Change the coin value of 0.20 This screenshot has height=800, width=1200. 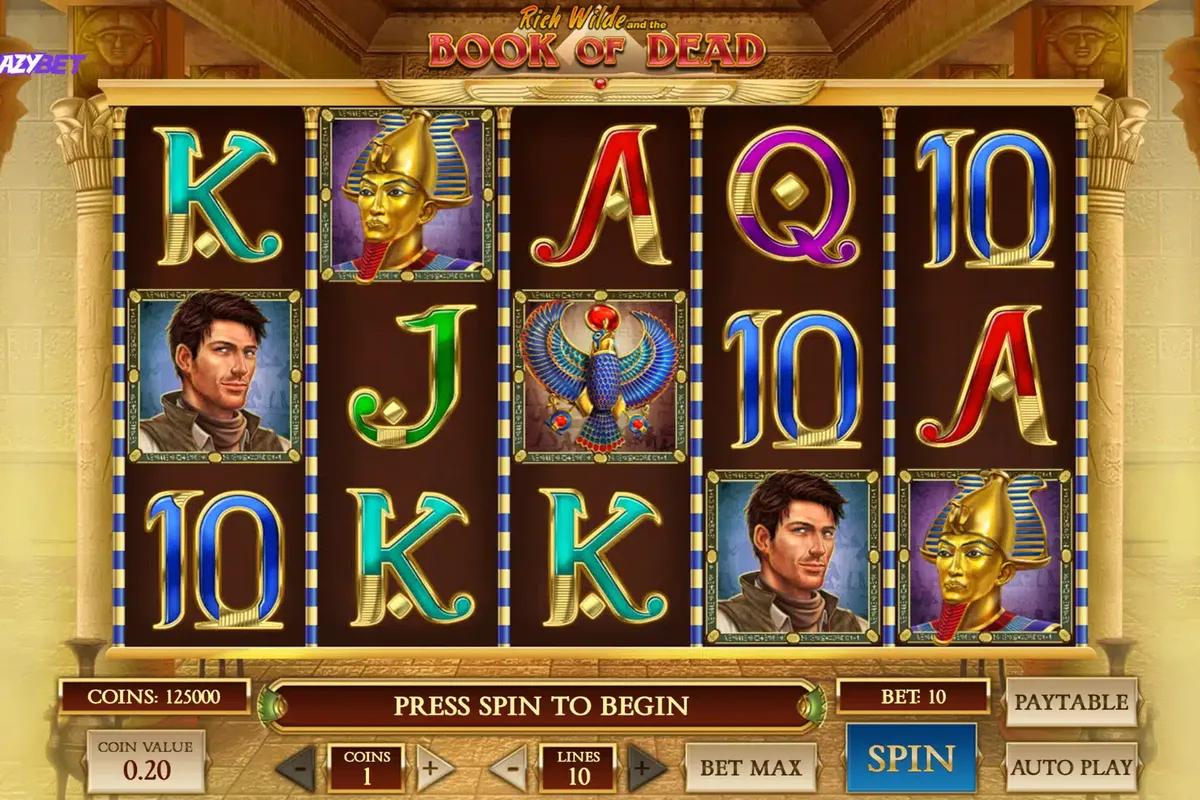tap(146, 759)
